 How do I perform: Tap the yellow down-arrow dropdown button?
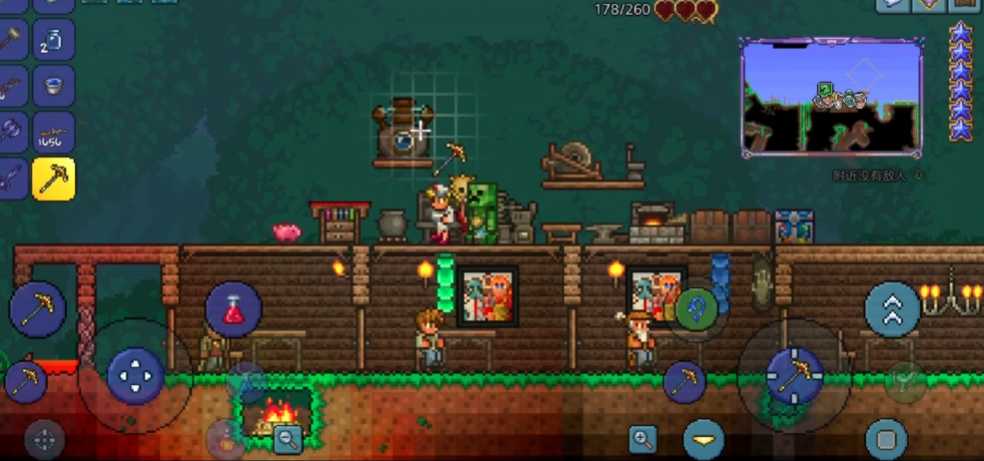tap(704, 439)
